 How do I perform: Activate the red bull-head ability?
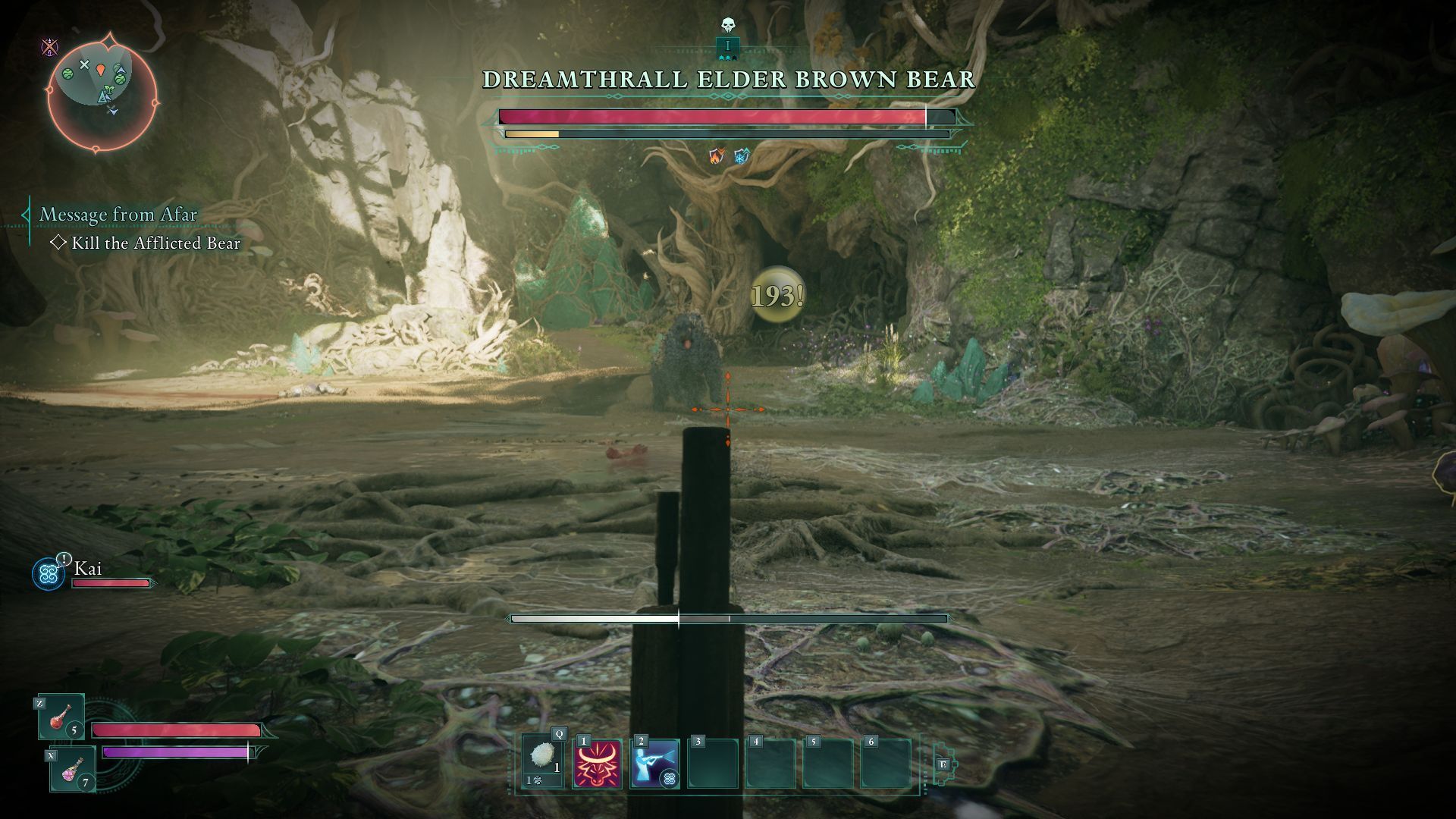pyautogui.click(x=598, y=764)
